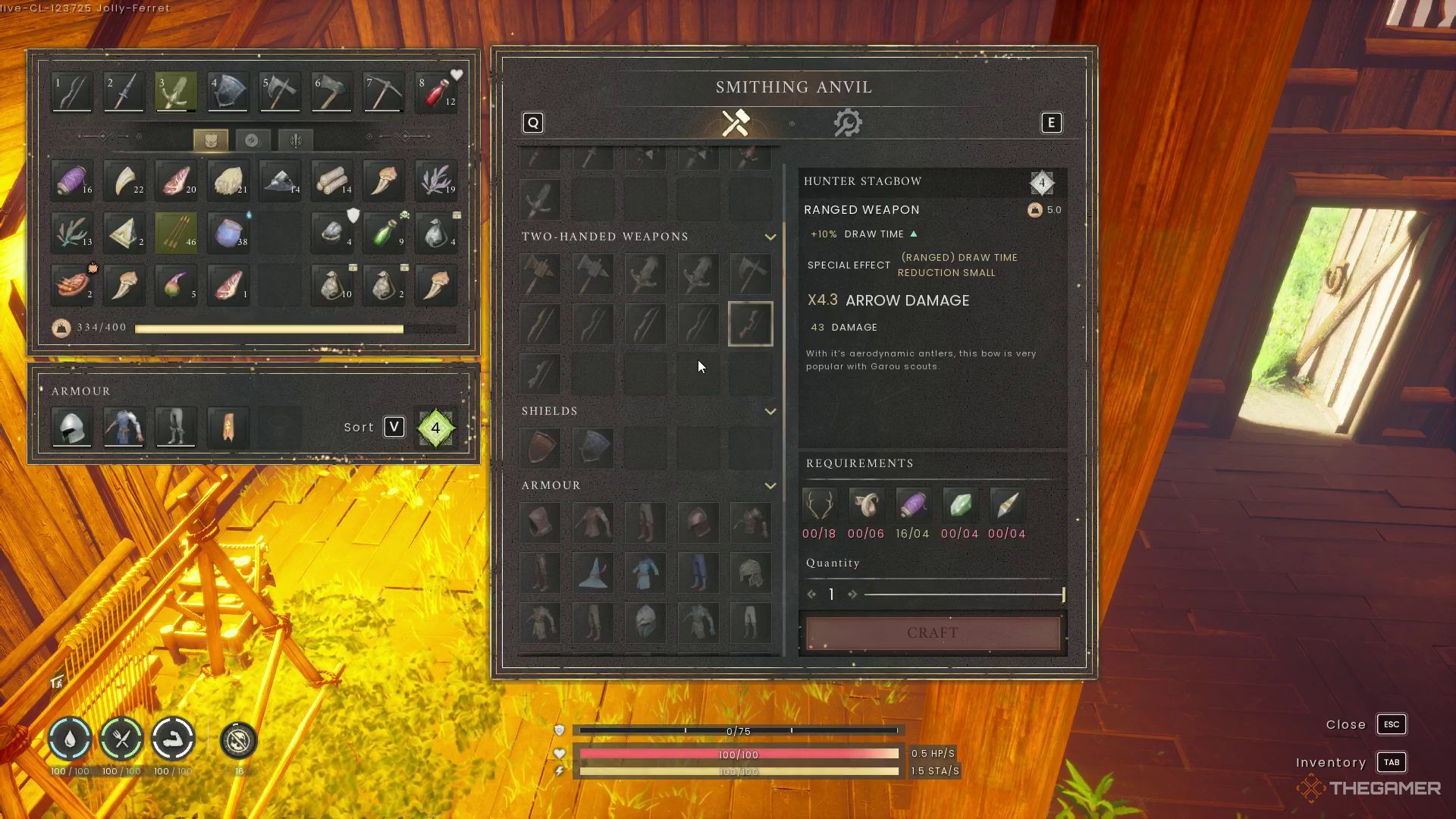
Task: Click the arrows stack of 46
Action: pyautogui.click(x=177, y=233)
